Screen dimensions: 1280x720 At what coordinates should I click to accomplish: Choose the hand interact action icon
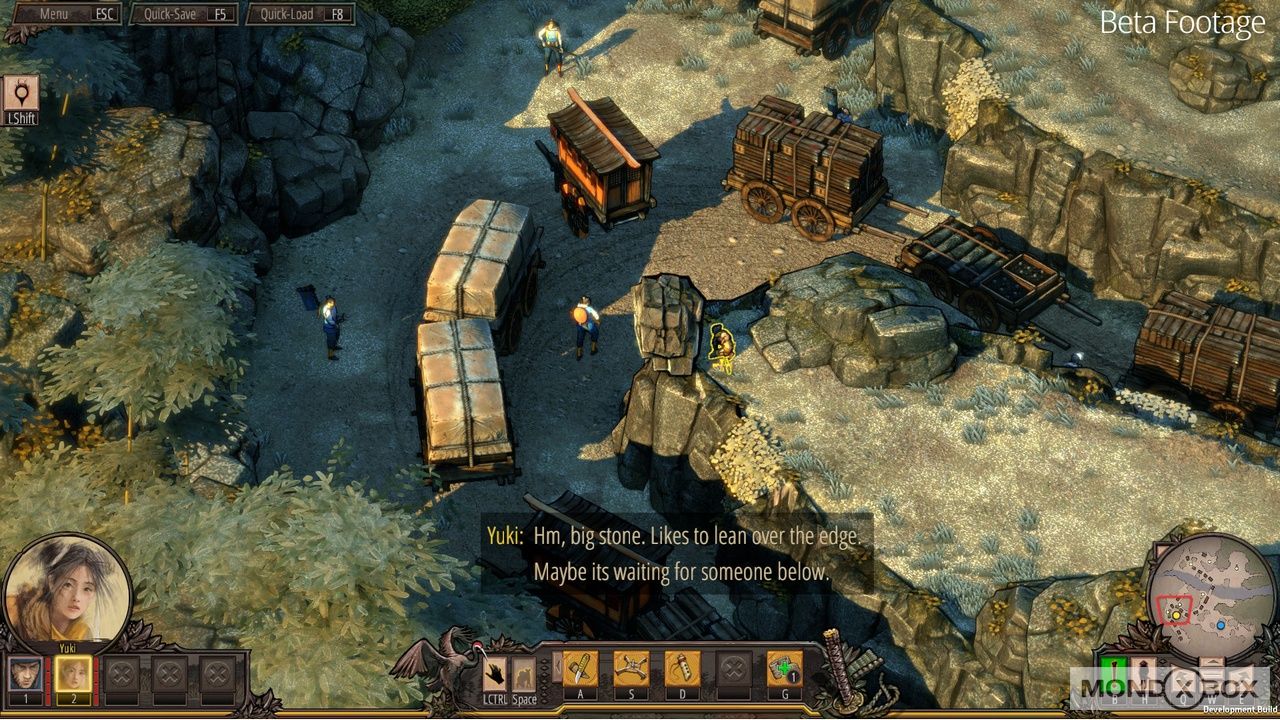(496, 675)
